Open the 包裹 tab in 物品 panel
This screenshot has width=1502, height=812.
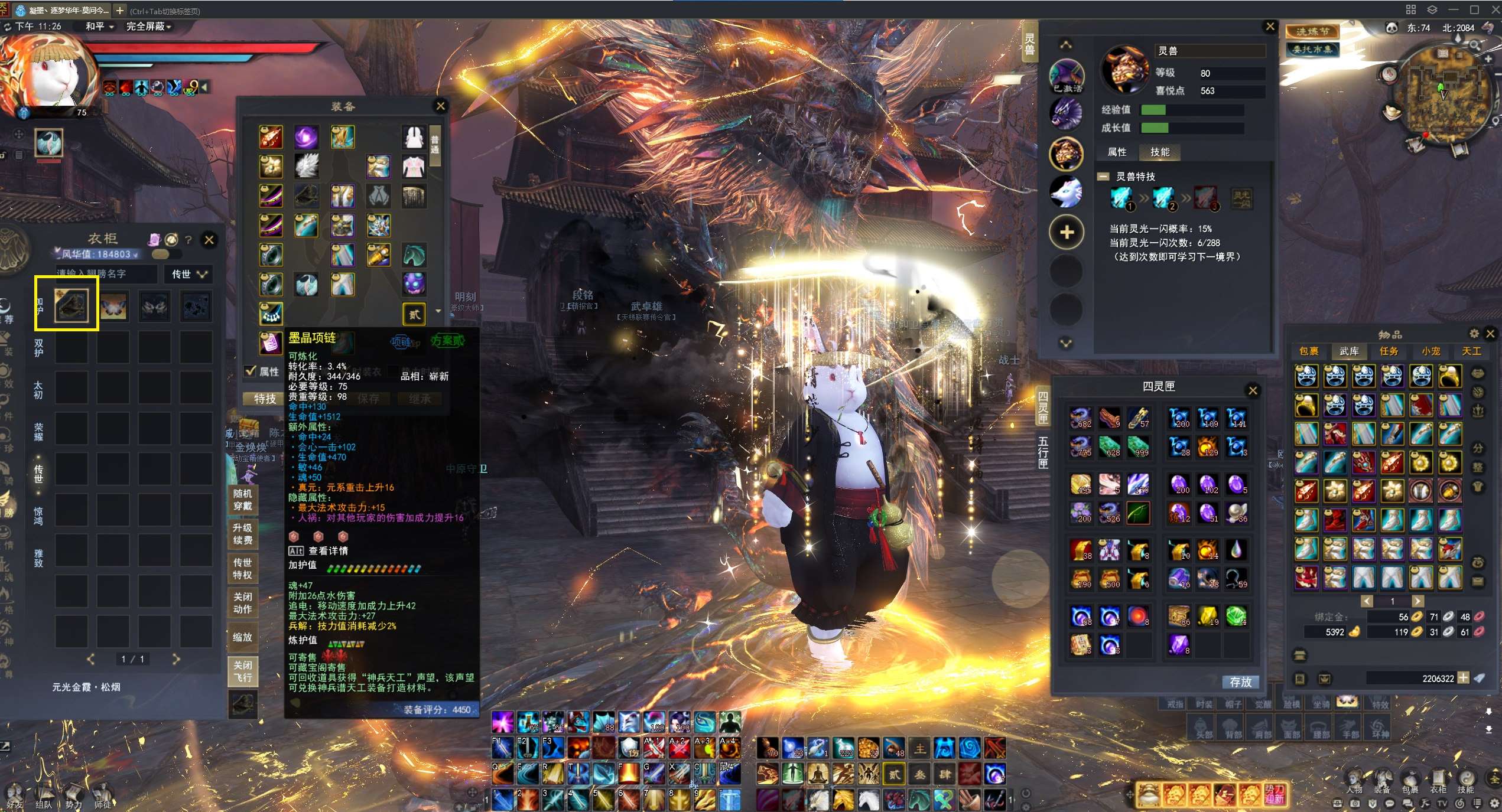pos(1309,351)
